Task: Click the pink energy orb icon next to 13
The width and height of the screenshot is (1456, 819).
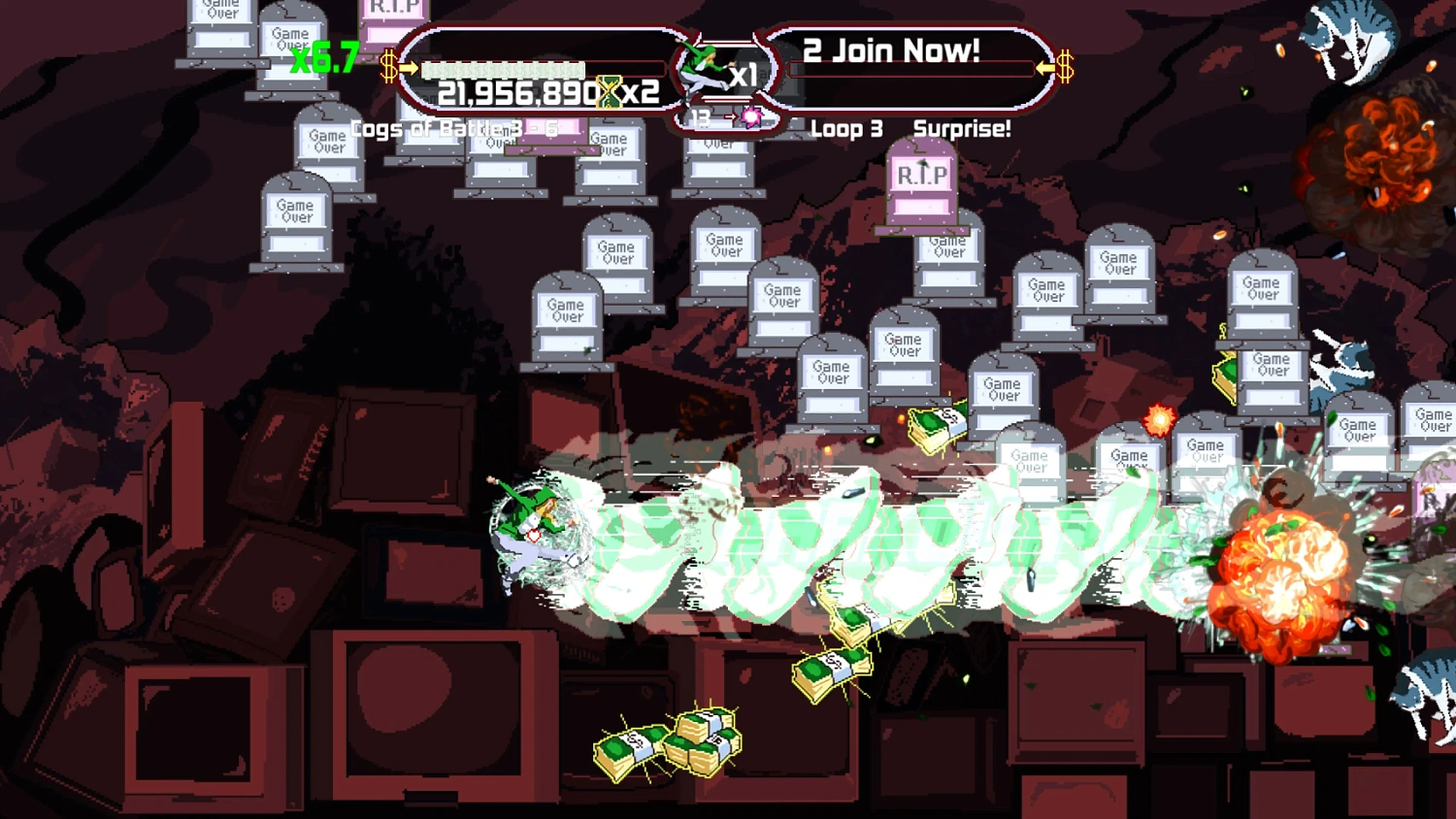Action: click(x=752, y=118)
